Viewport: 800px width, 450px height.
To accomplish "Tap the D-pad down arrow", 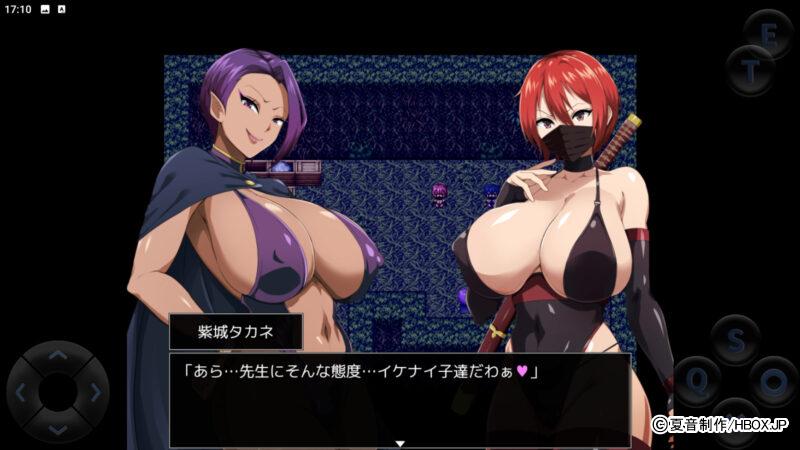I will 57,428.
